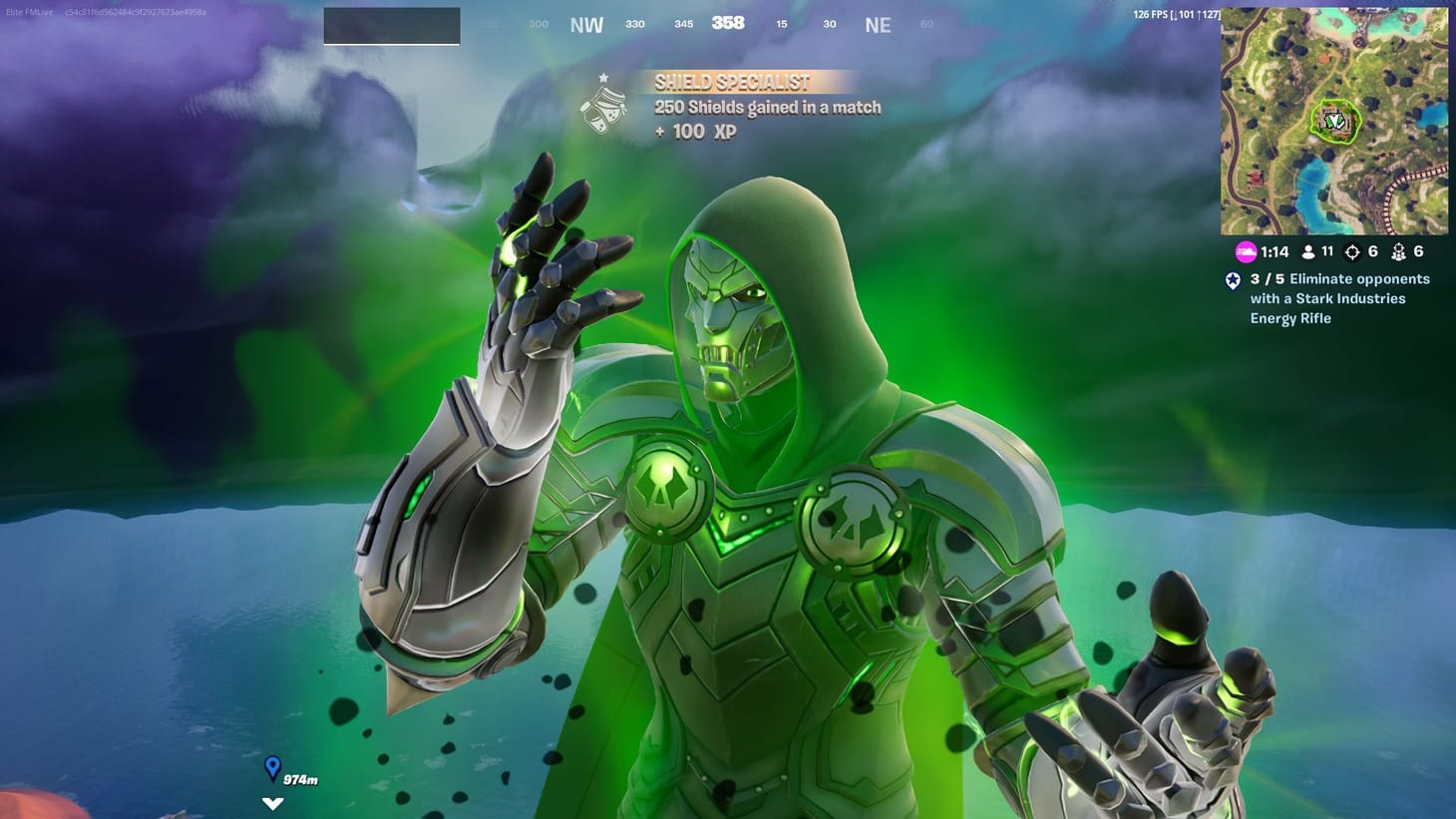Click the quest tracker star badge
This screenshot has width=1456, height=819.
[x=1233, y=280]
